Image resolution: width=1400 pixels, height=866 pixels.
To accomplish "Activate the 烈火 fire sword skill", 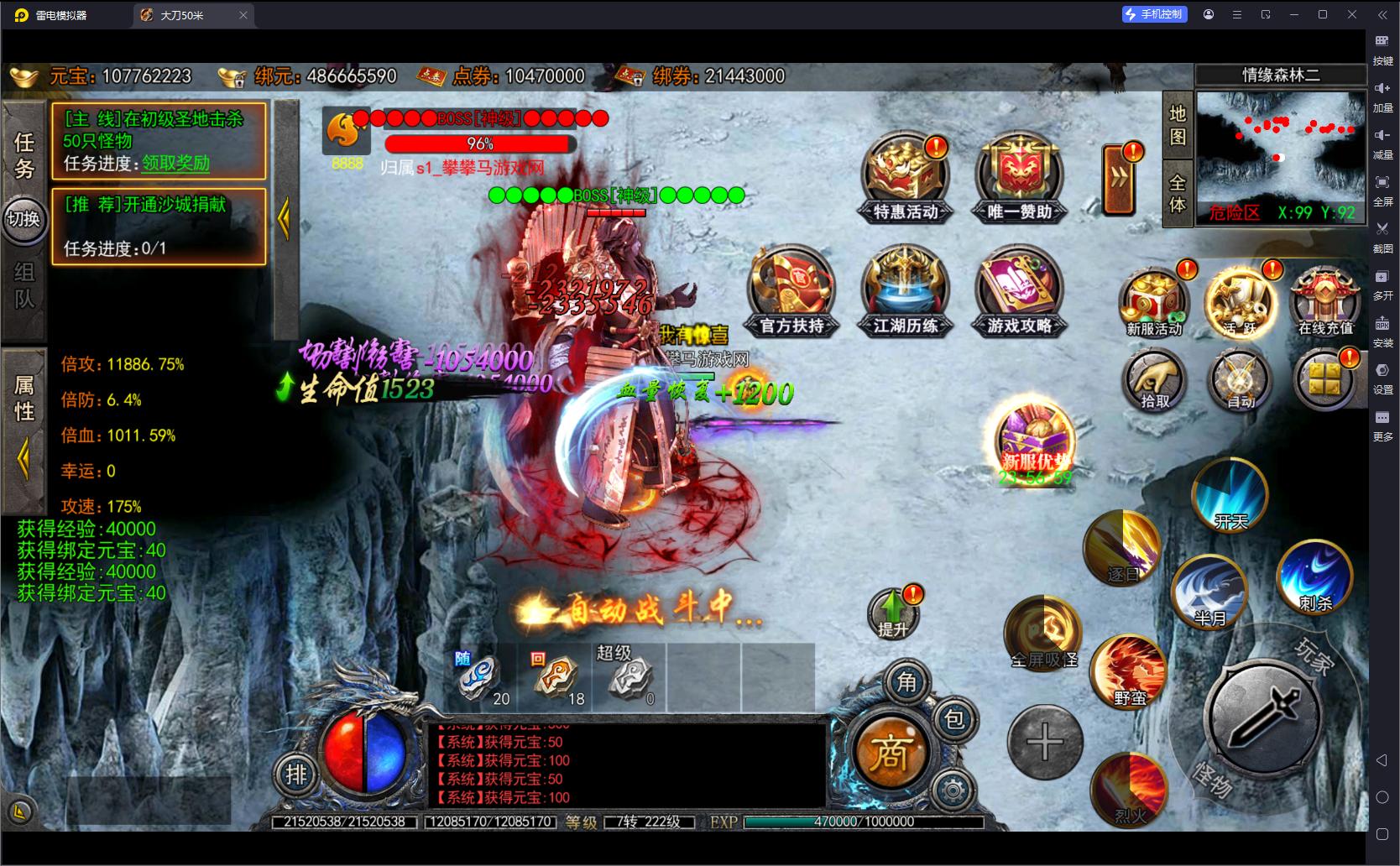I will coord(1130,789).
